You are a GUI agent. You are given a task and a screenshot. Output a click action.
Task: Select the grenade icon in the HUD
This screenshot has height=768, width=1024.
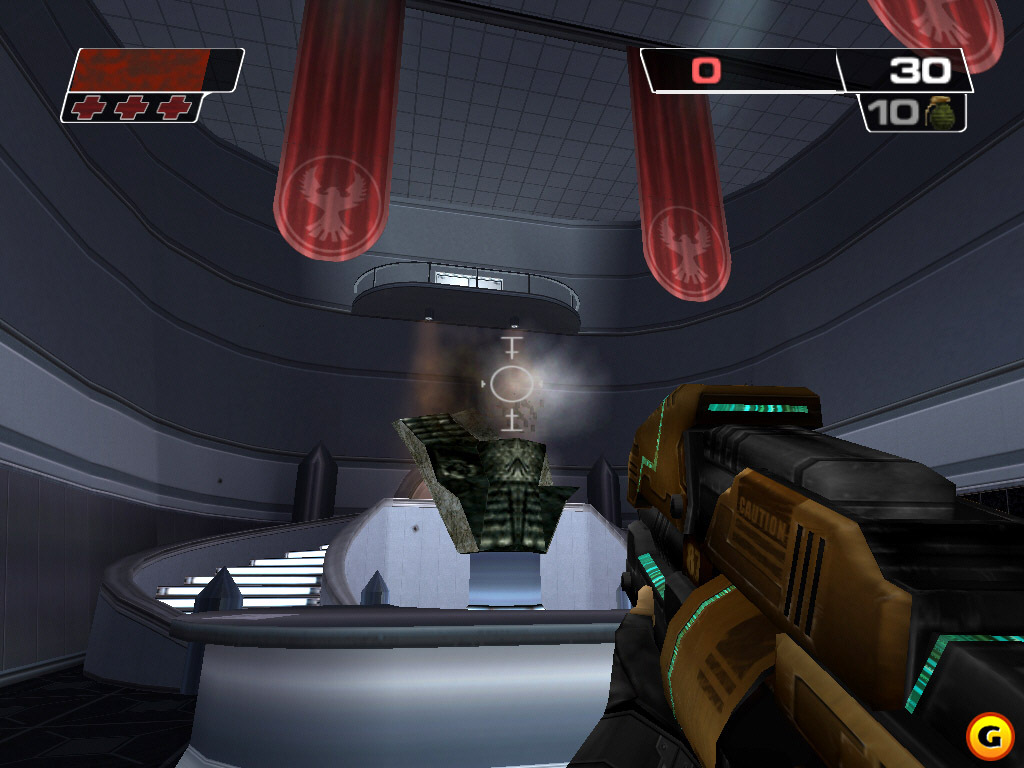click(940, 112)
